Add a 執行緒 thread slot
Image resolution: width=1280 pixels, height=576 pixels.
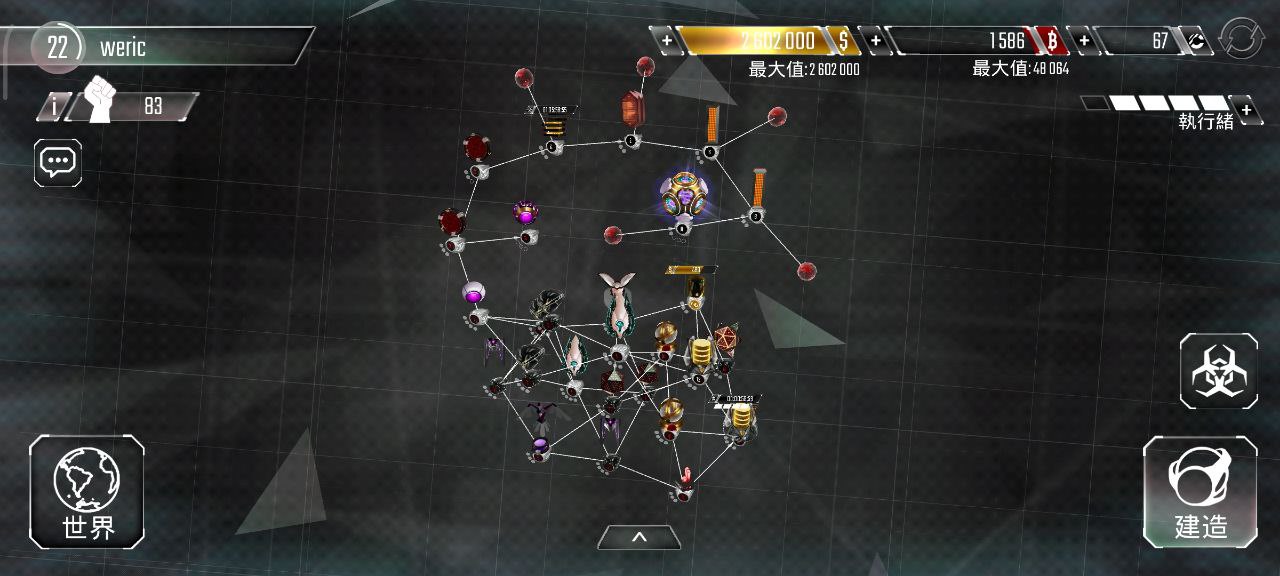(x=1246, y=108)
